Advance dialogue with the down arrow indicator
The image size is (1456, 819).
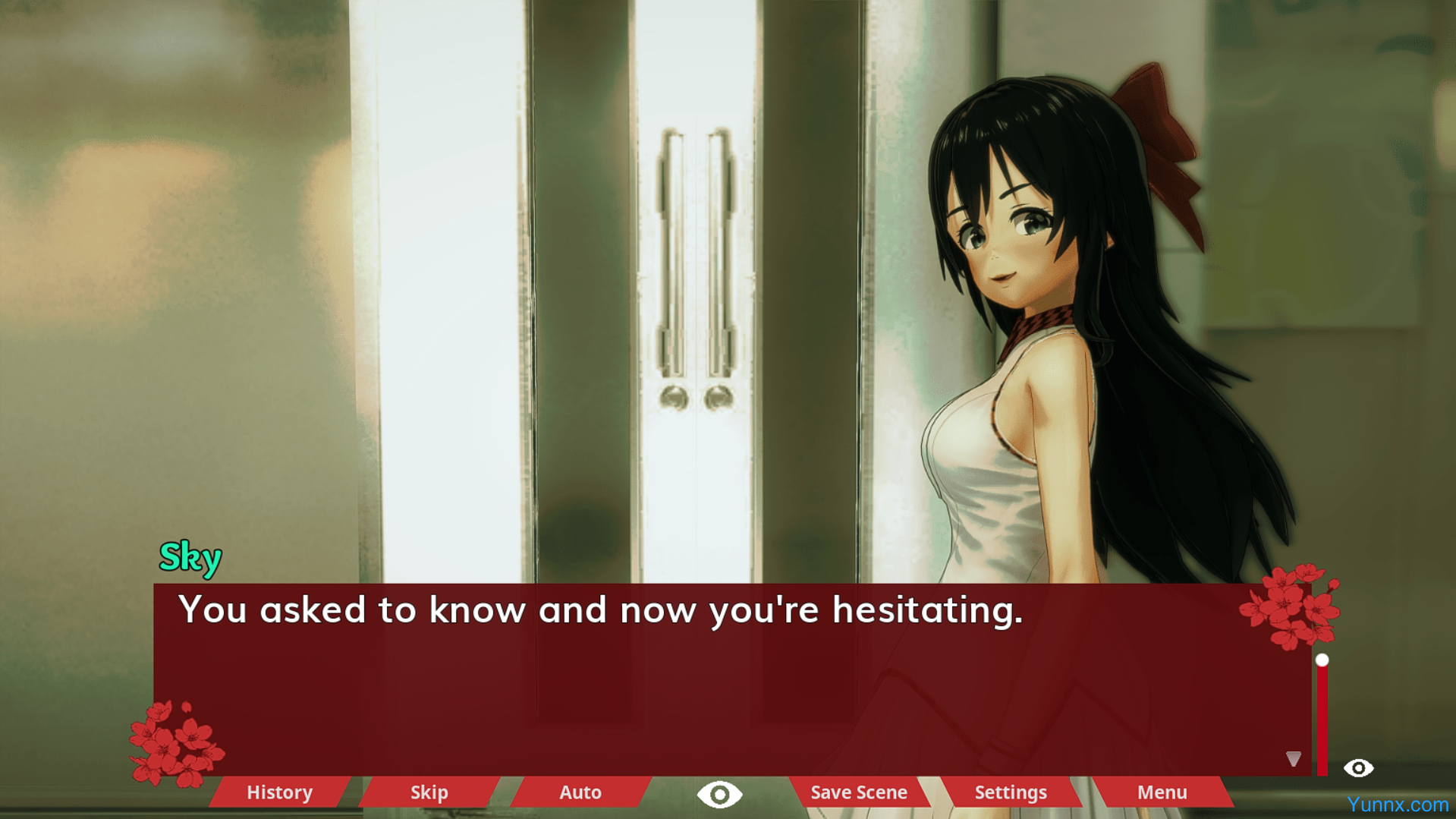tap(1294, 758)
